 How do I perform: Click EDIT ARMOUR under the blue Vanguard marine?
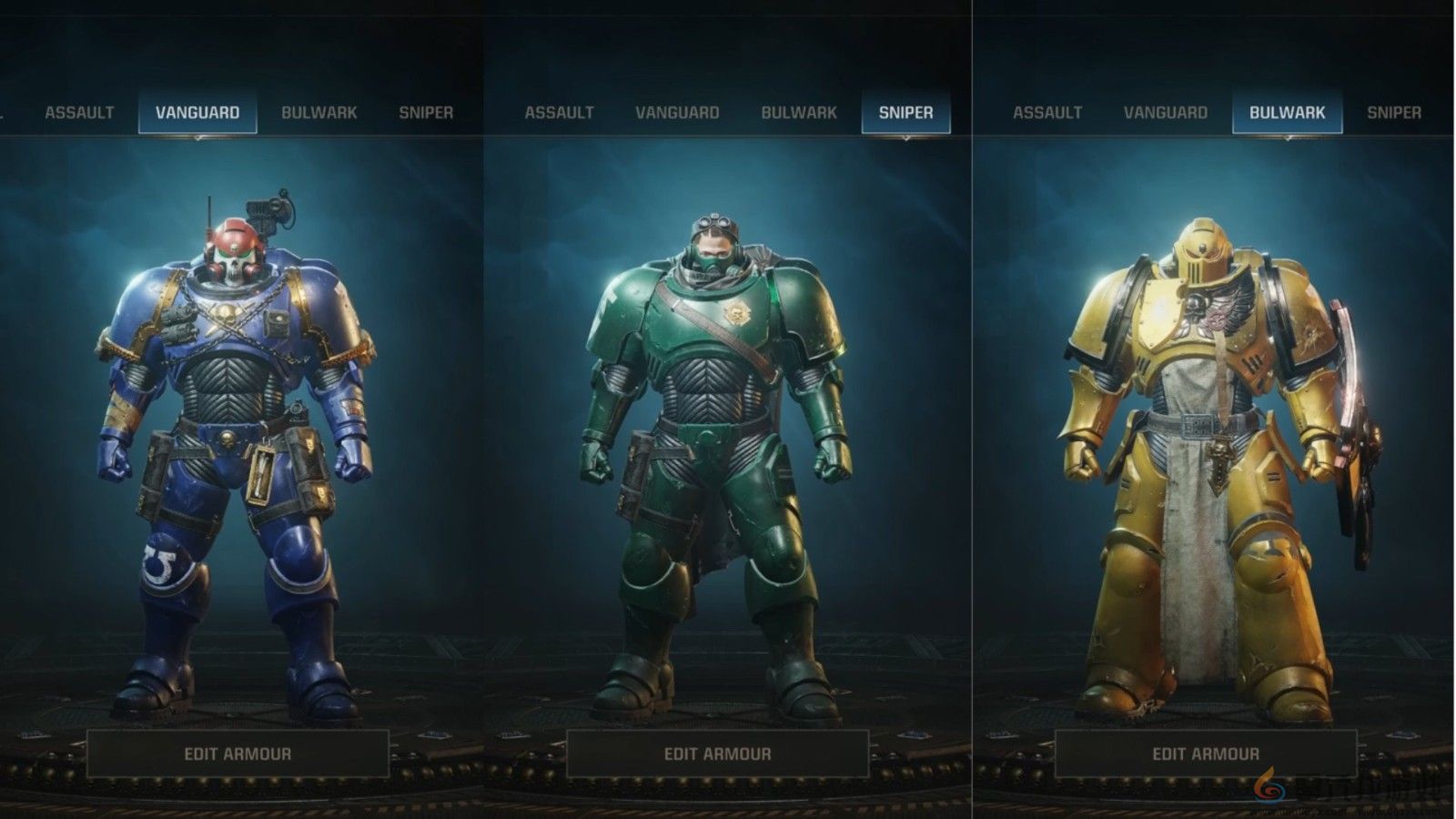point(238,753)
